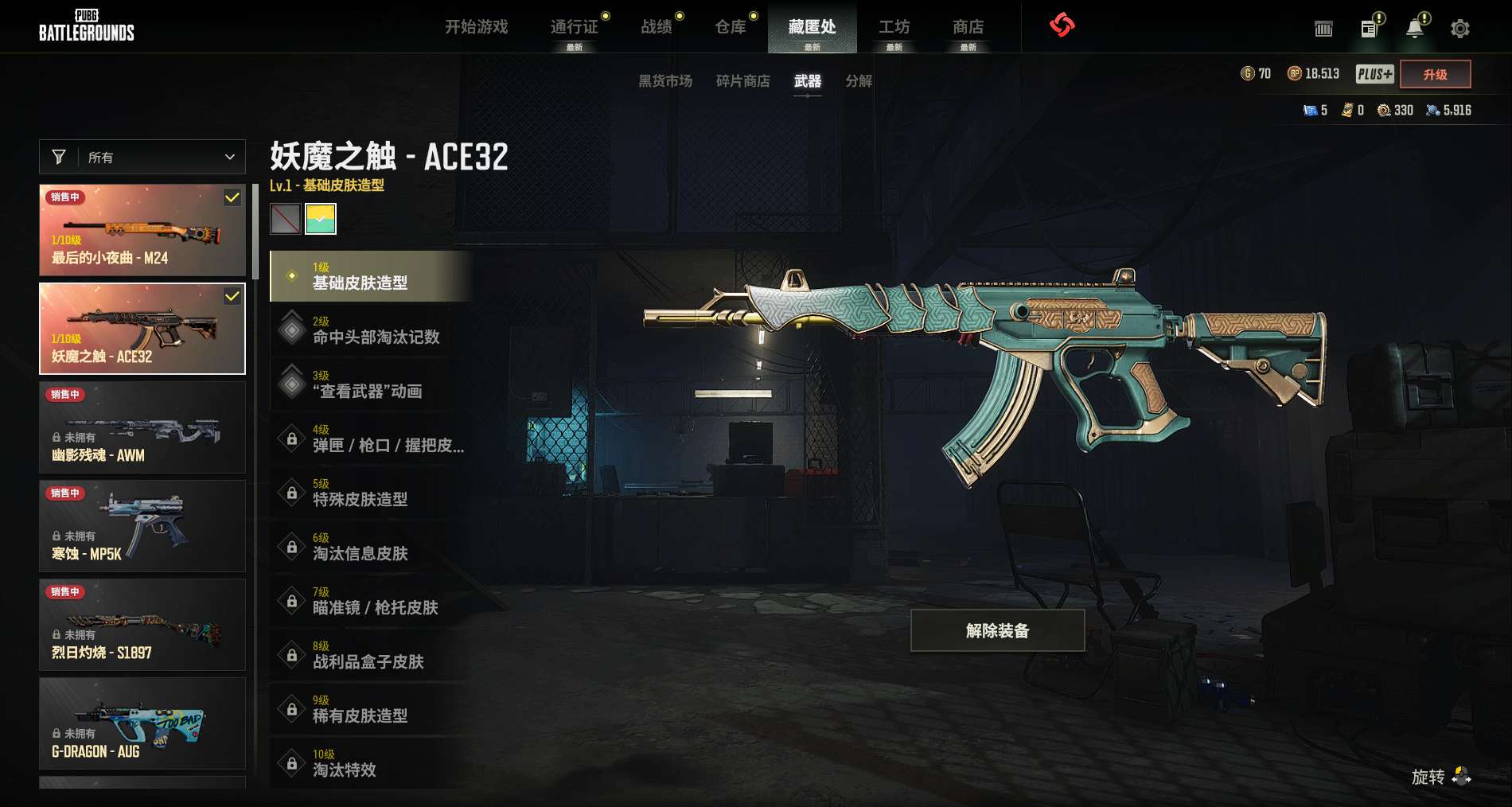Image resolution: width=1512 pixels, height=807 pixels.
Task: Switch to 黑货市场 sub-tab
Action: click(665, 81)
